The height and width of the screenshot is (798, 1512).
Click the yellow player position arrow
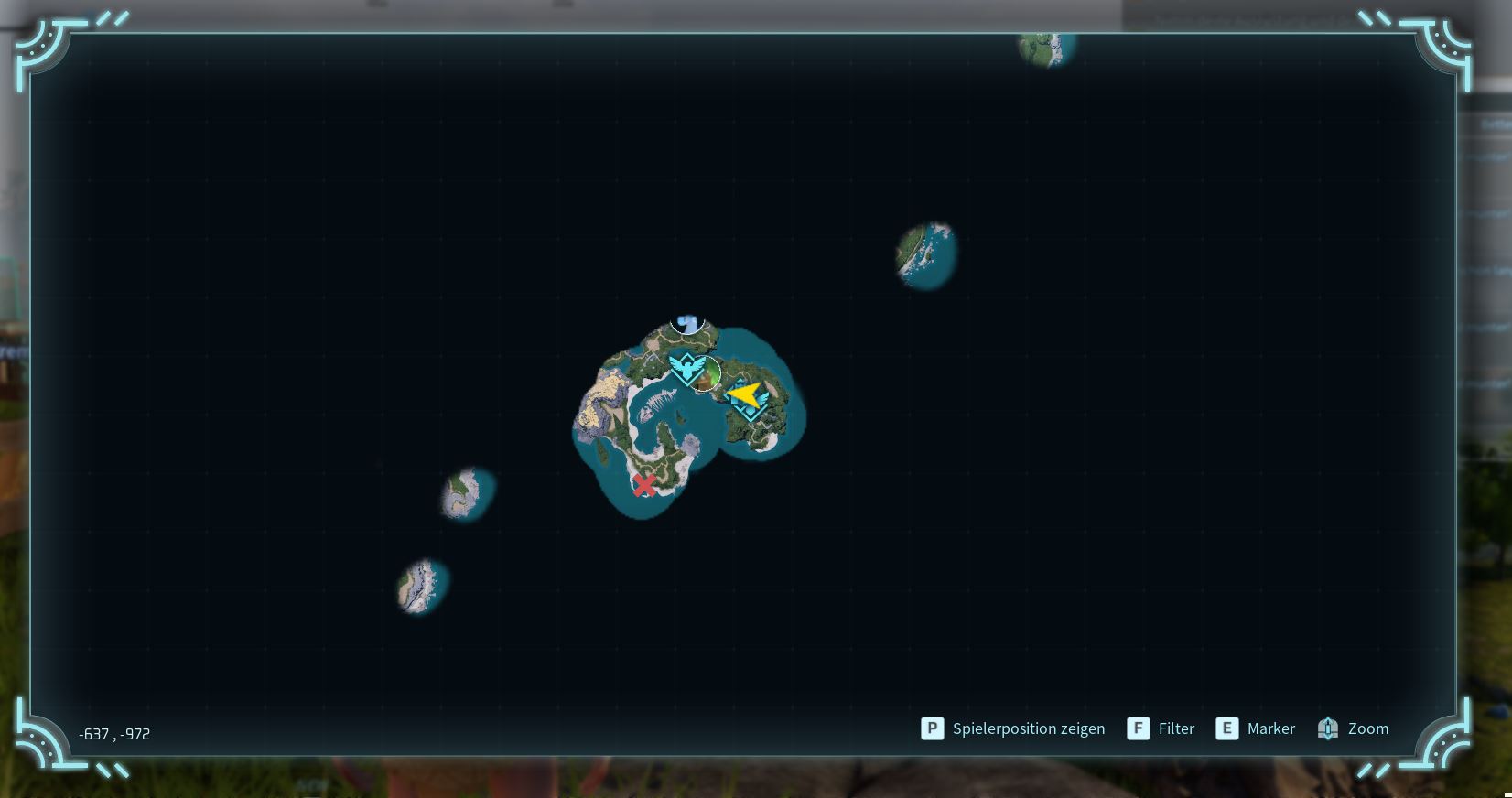(746, 395)
